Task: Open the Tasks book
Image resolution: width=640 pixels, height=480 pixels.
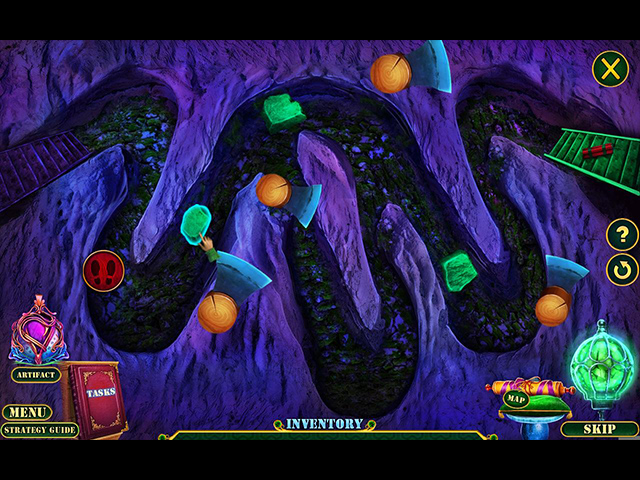Action: point(97,395)
